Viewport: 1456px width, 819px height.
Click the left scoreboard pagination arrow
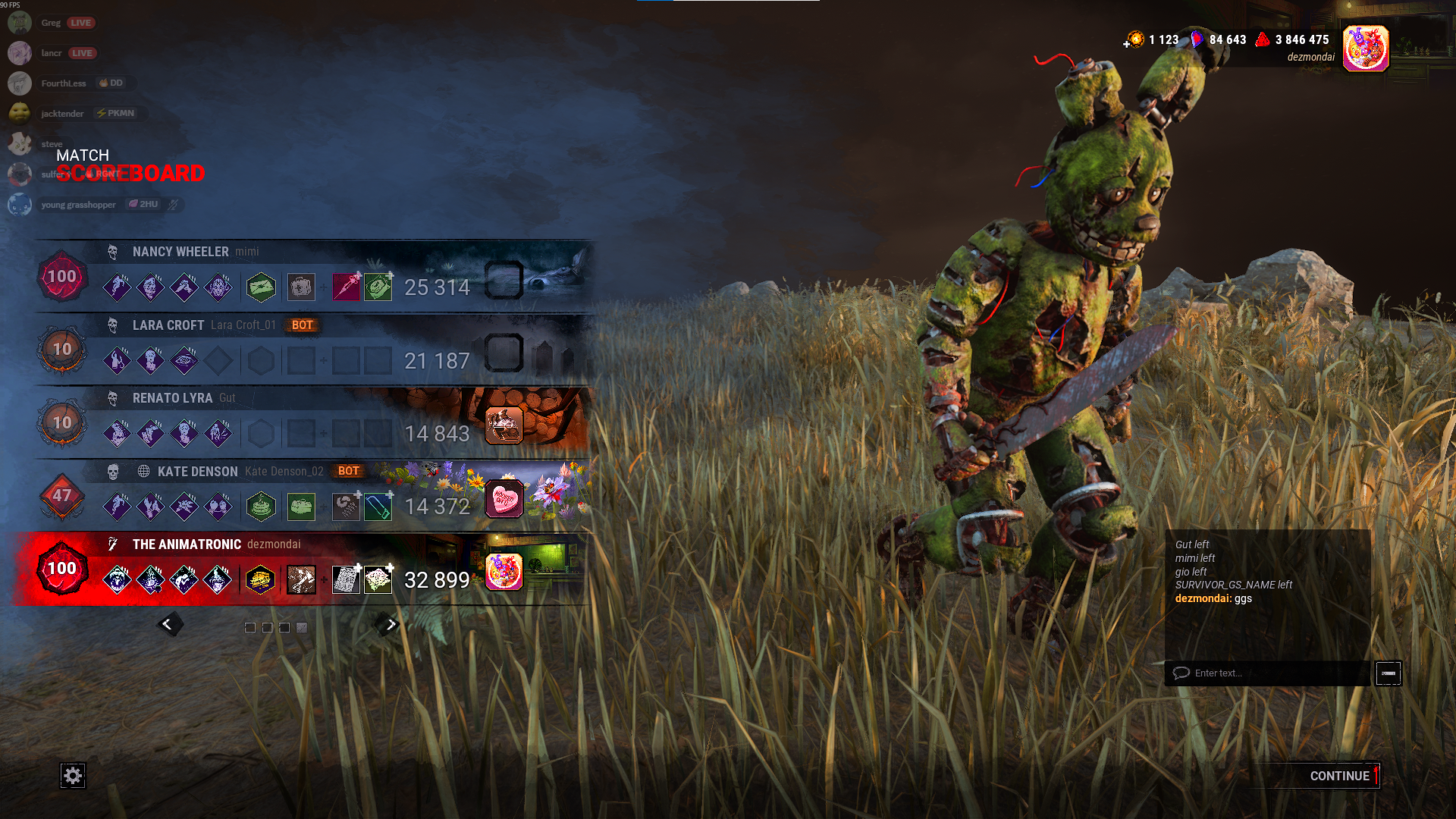pos(170,623)
